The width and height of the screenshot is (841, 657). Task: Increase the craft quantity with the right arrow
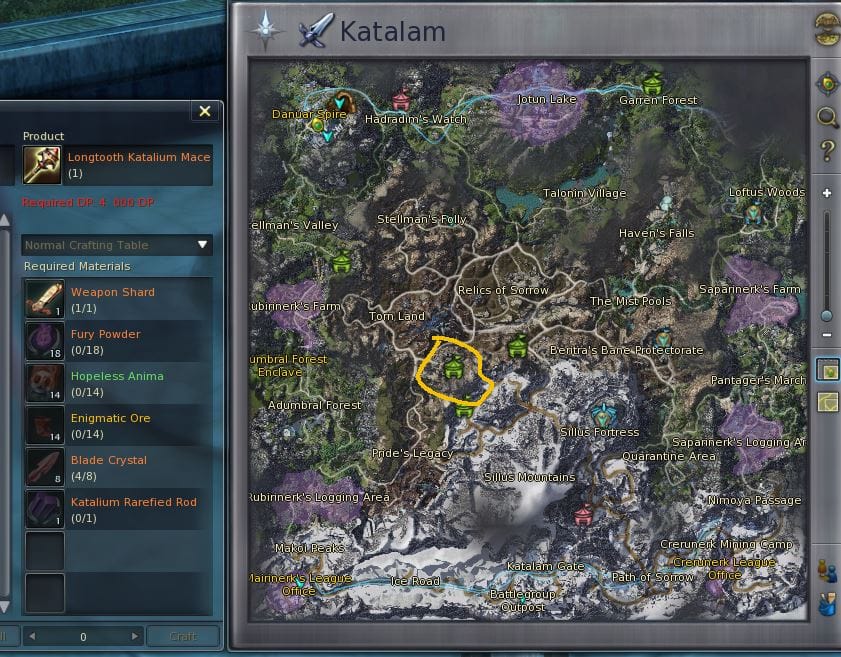pyautogui.click(x=136, y=636)
